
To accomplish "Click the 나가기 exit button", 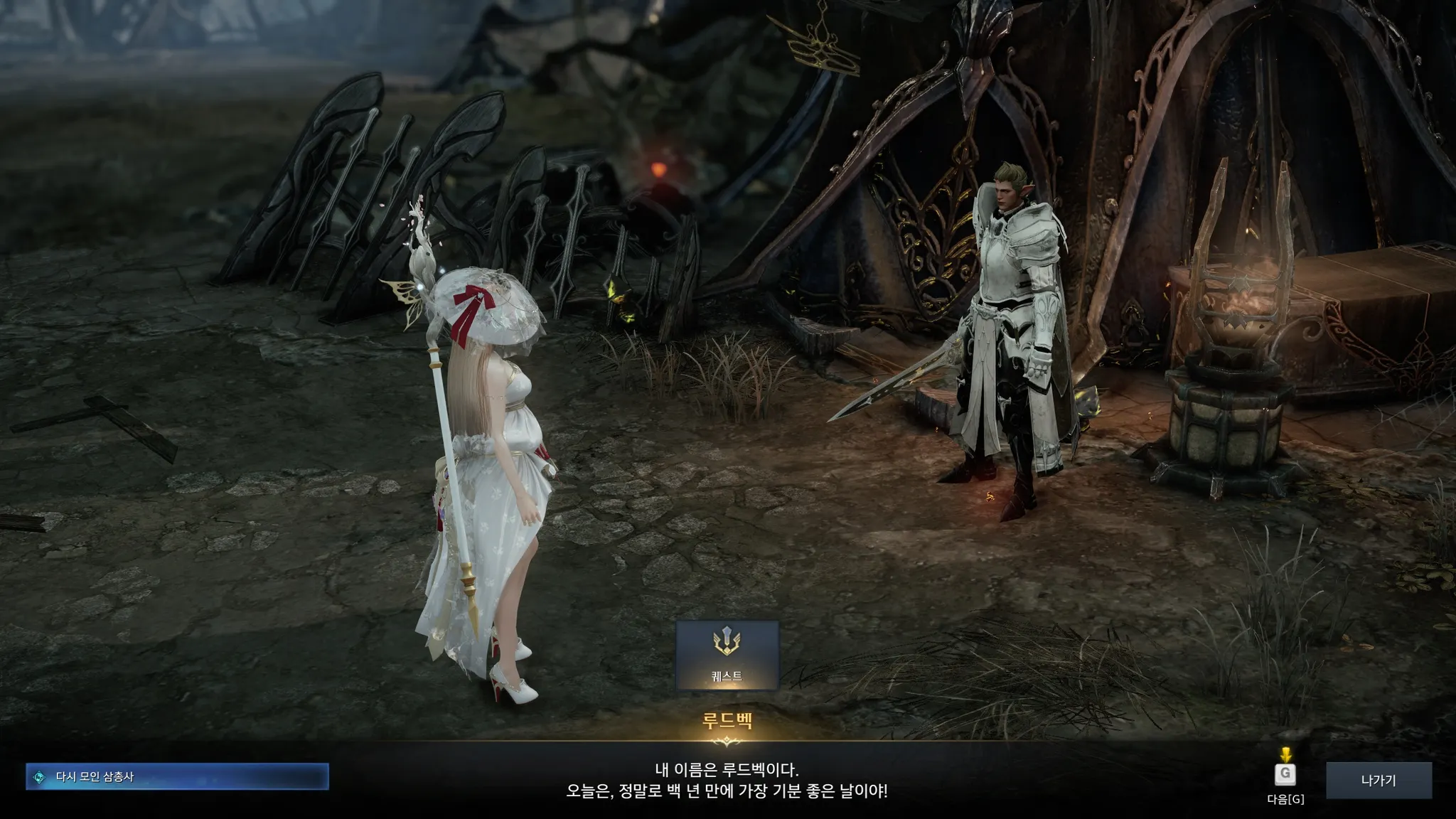I will coord(1379,781).
